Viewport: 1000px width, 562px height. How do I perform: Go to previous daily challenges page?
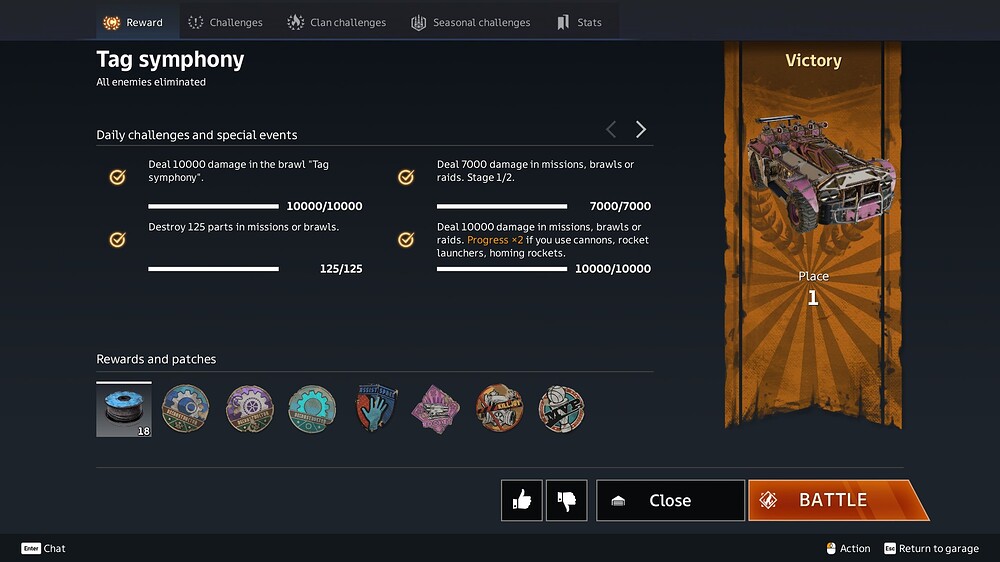[x=611, y=129]
